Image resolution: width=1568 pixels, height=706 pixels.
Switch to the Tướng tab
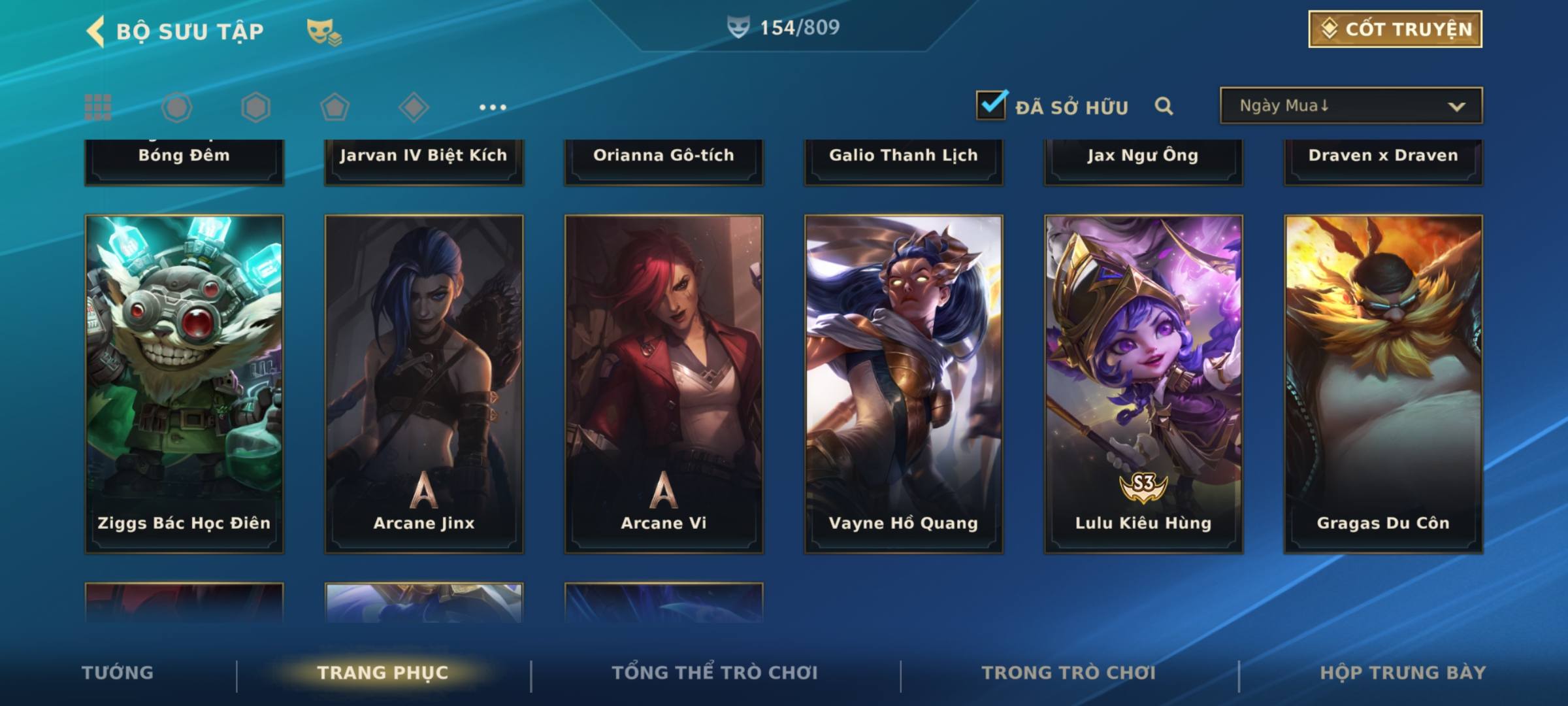click(118, 673)
